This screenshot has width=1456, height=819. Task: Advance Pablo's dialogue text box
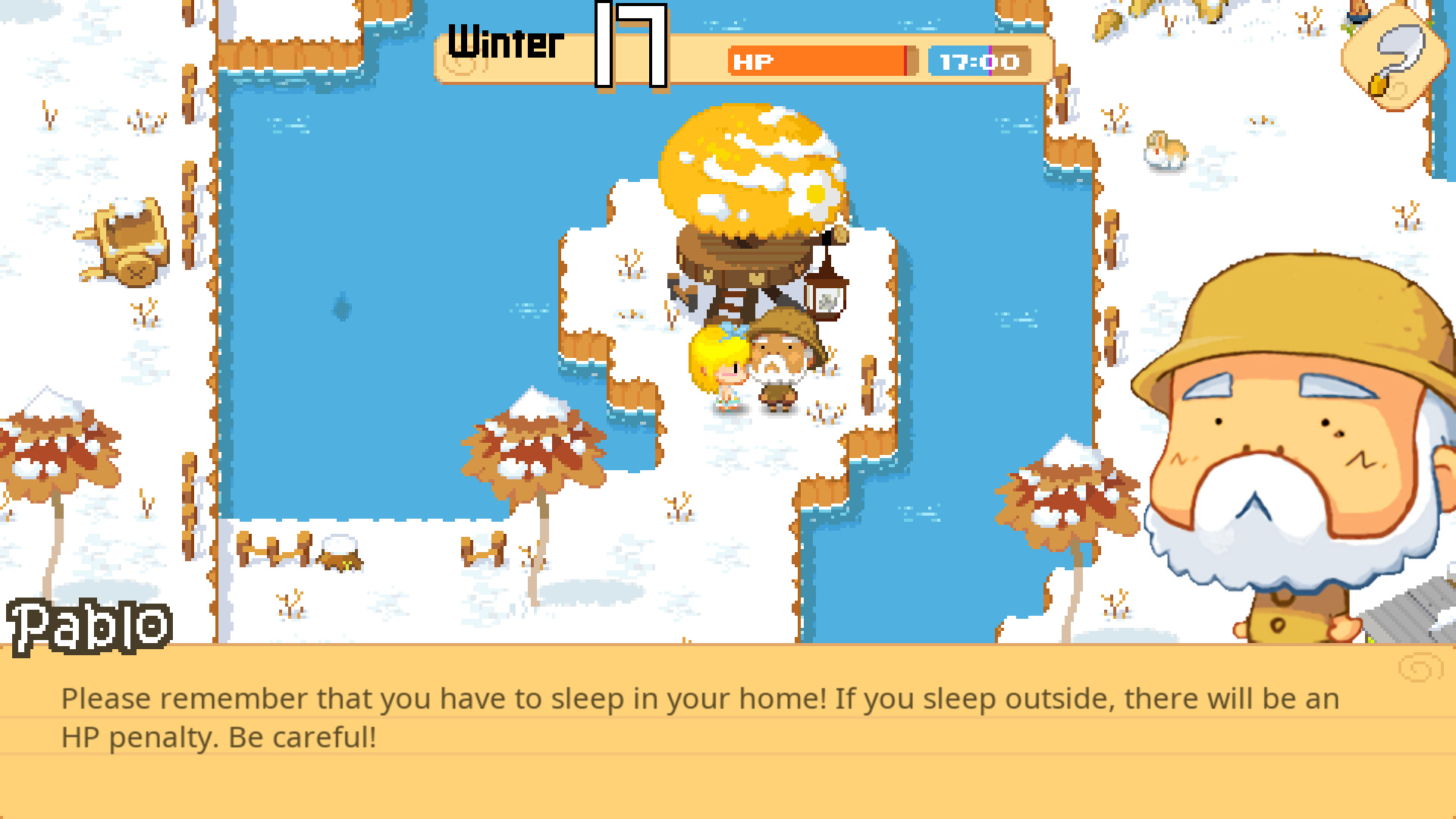(x=728, y=730)
